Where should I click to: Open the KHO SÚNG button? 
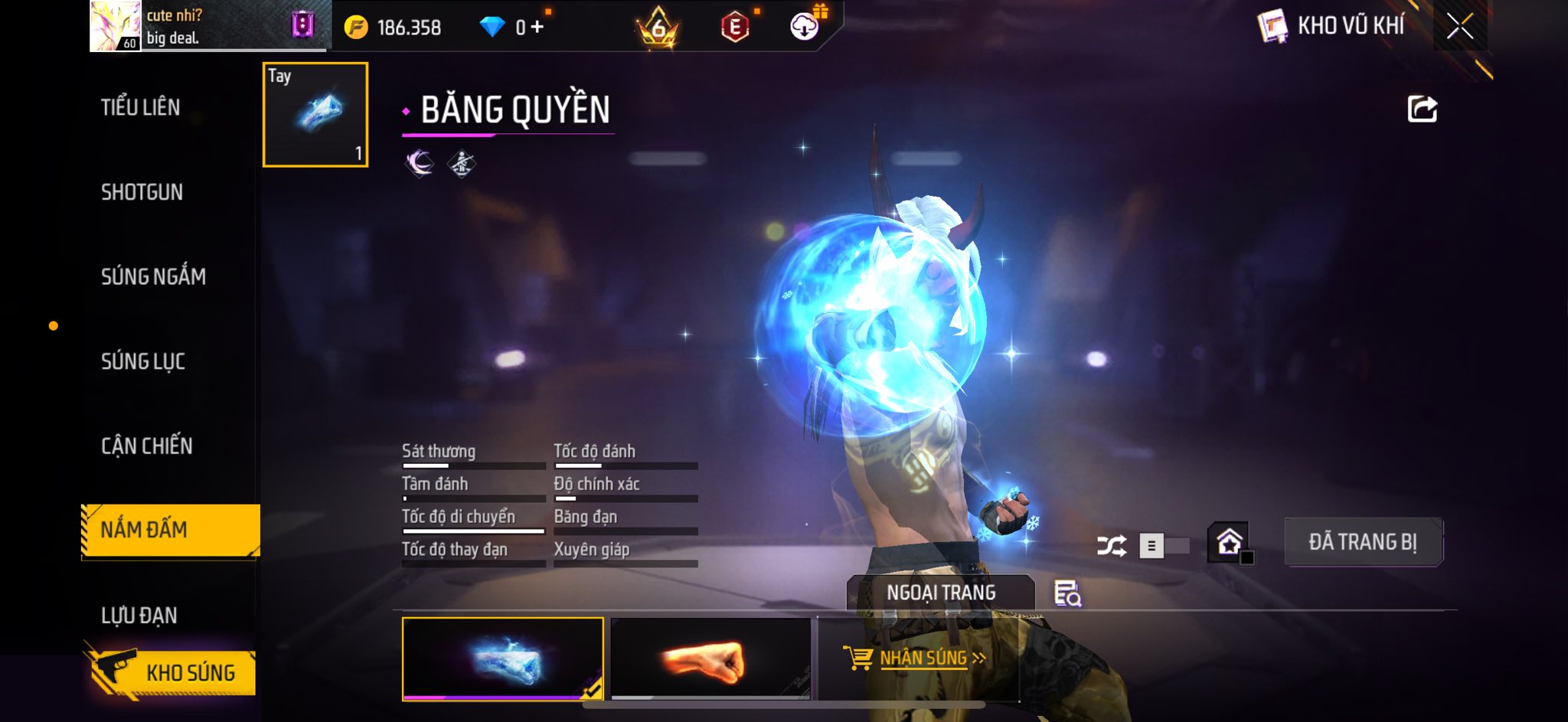(170, 673)
